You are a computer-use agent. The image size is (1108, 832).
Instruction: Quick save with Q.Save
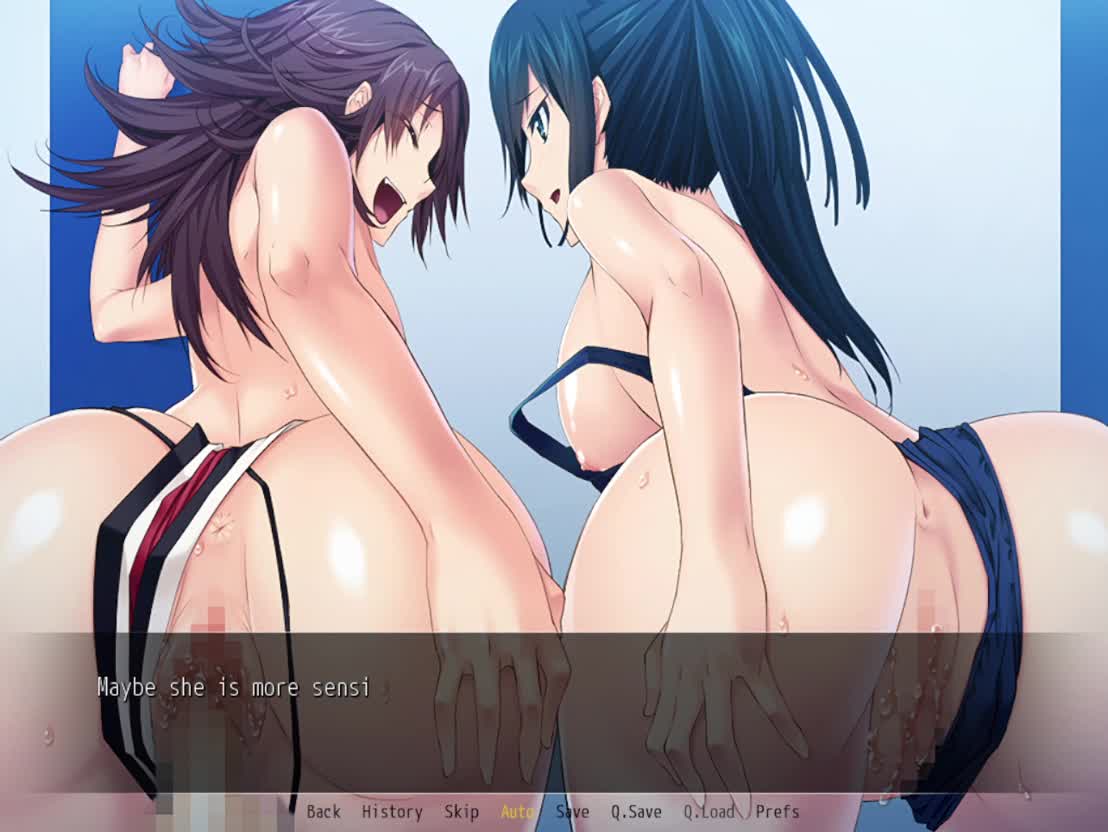click(636, 812)
